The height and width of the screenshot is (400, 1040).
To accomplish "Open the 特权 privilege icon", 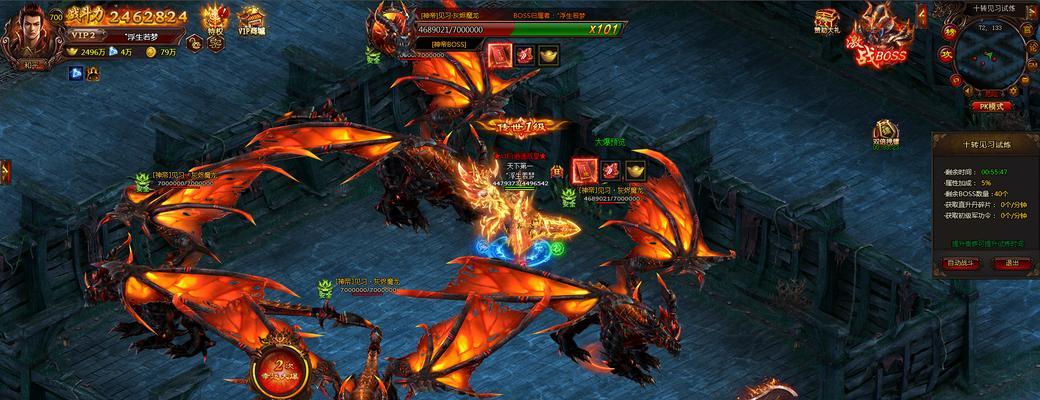I will [x=213, y=20].
